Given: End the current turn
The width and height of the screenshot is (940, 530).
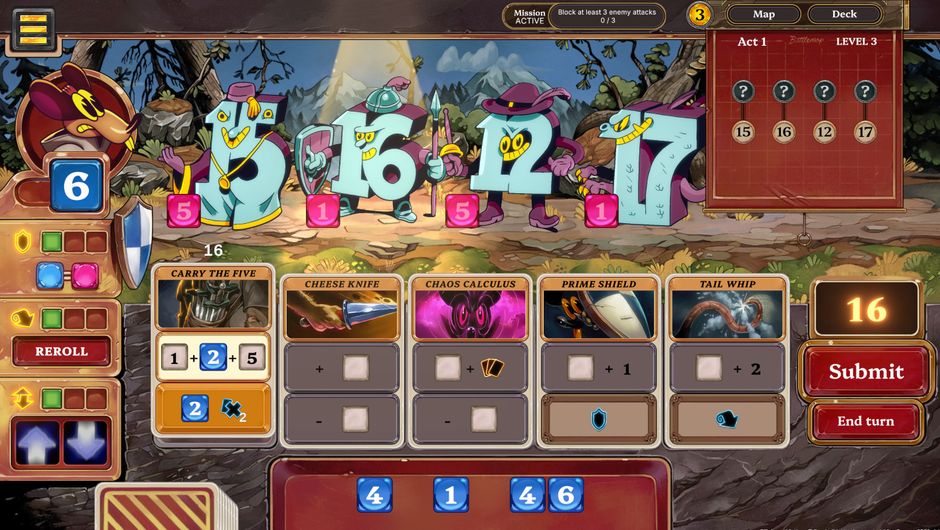Looking at the screenshot, I should pyautogui.click(x=866, y=421).
